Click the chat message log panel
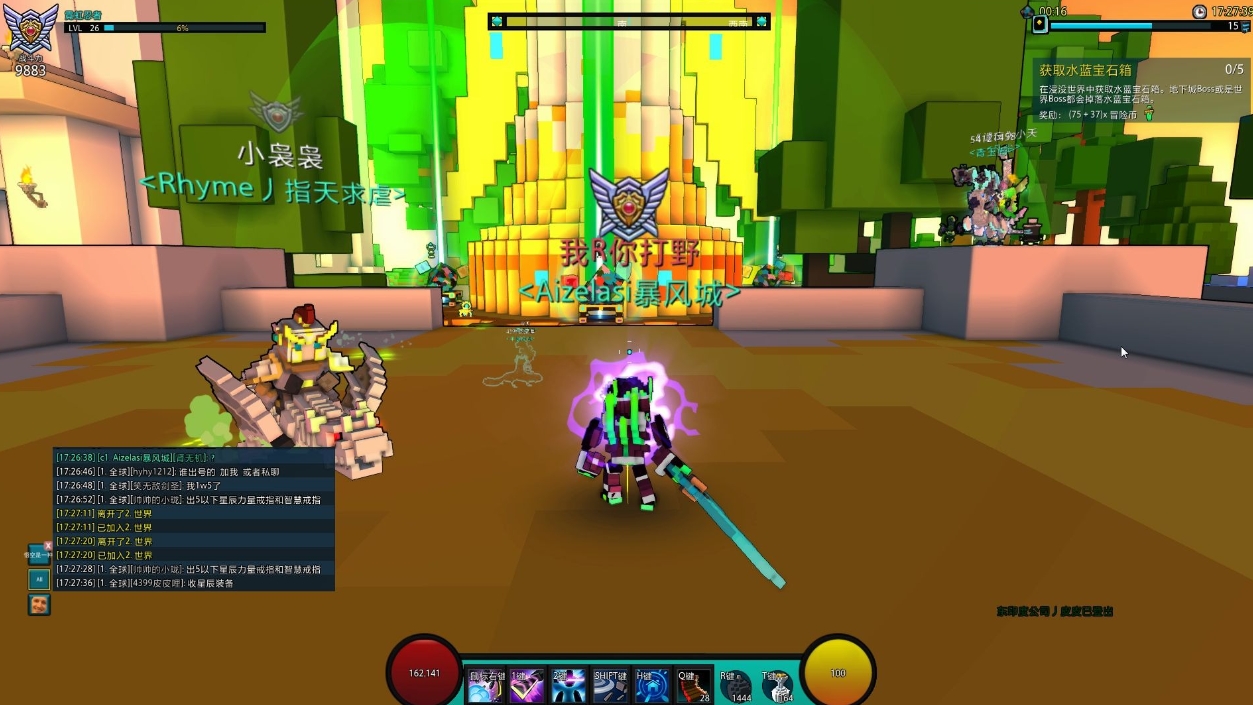The width and height of the screenshot is (1253, 705). tap(194, 519)
